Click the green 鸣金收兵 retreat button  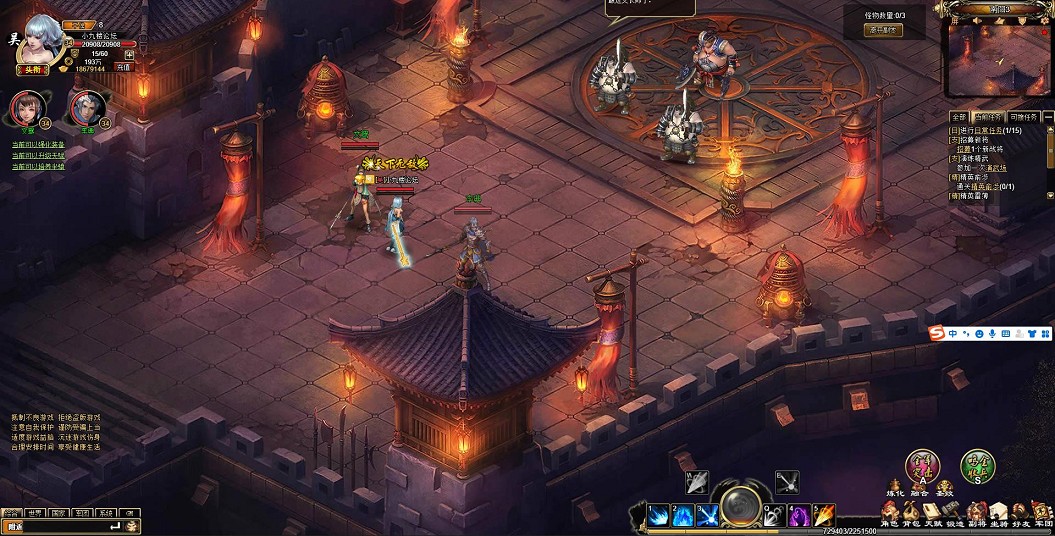coord(977,466)
